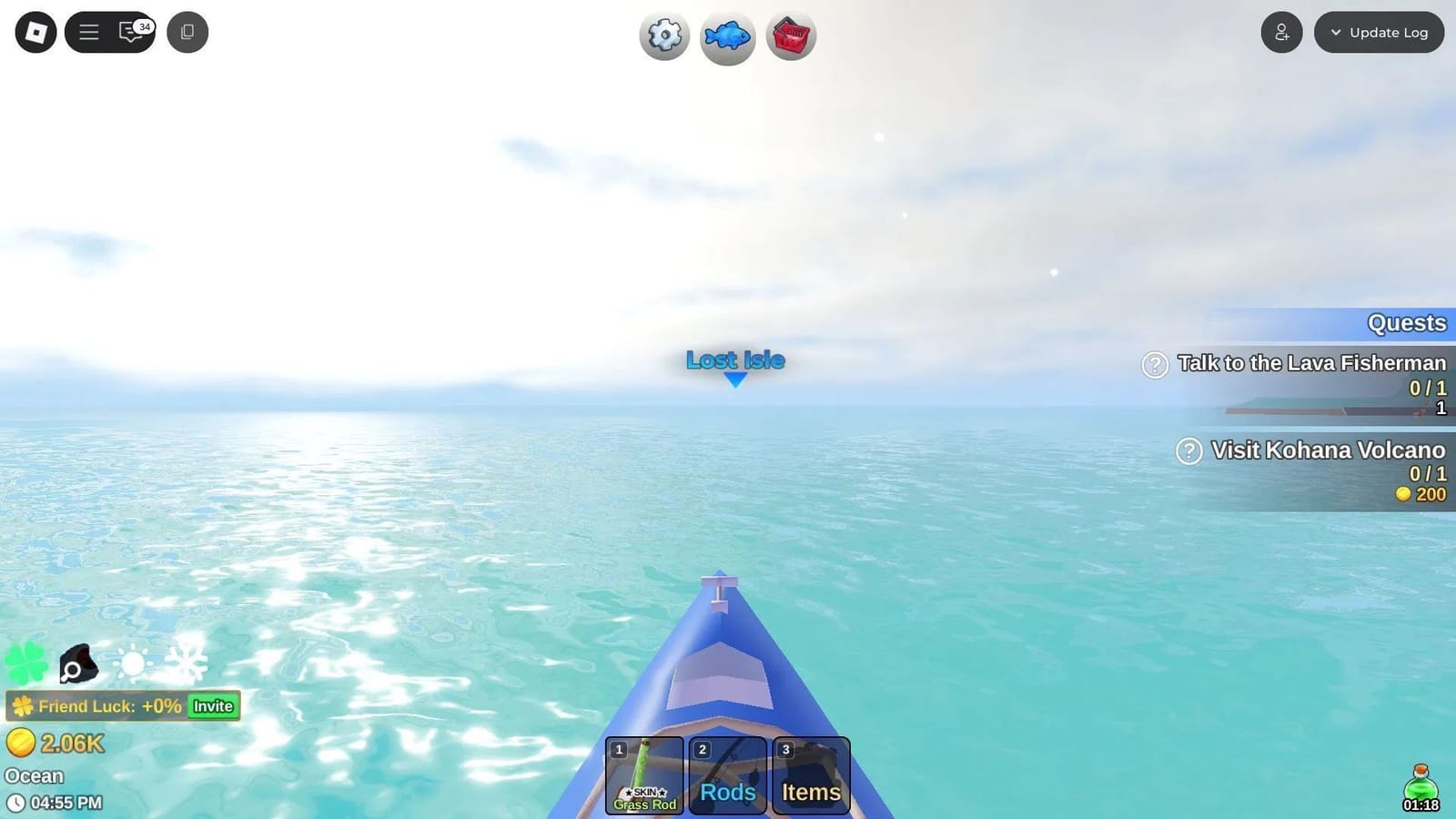
Task: Open the red basket shop icon
Action: point(790,35)
